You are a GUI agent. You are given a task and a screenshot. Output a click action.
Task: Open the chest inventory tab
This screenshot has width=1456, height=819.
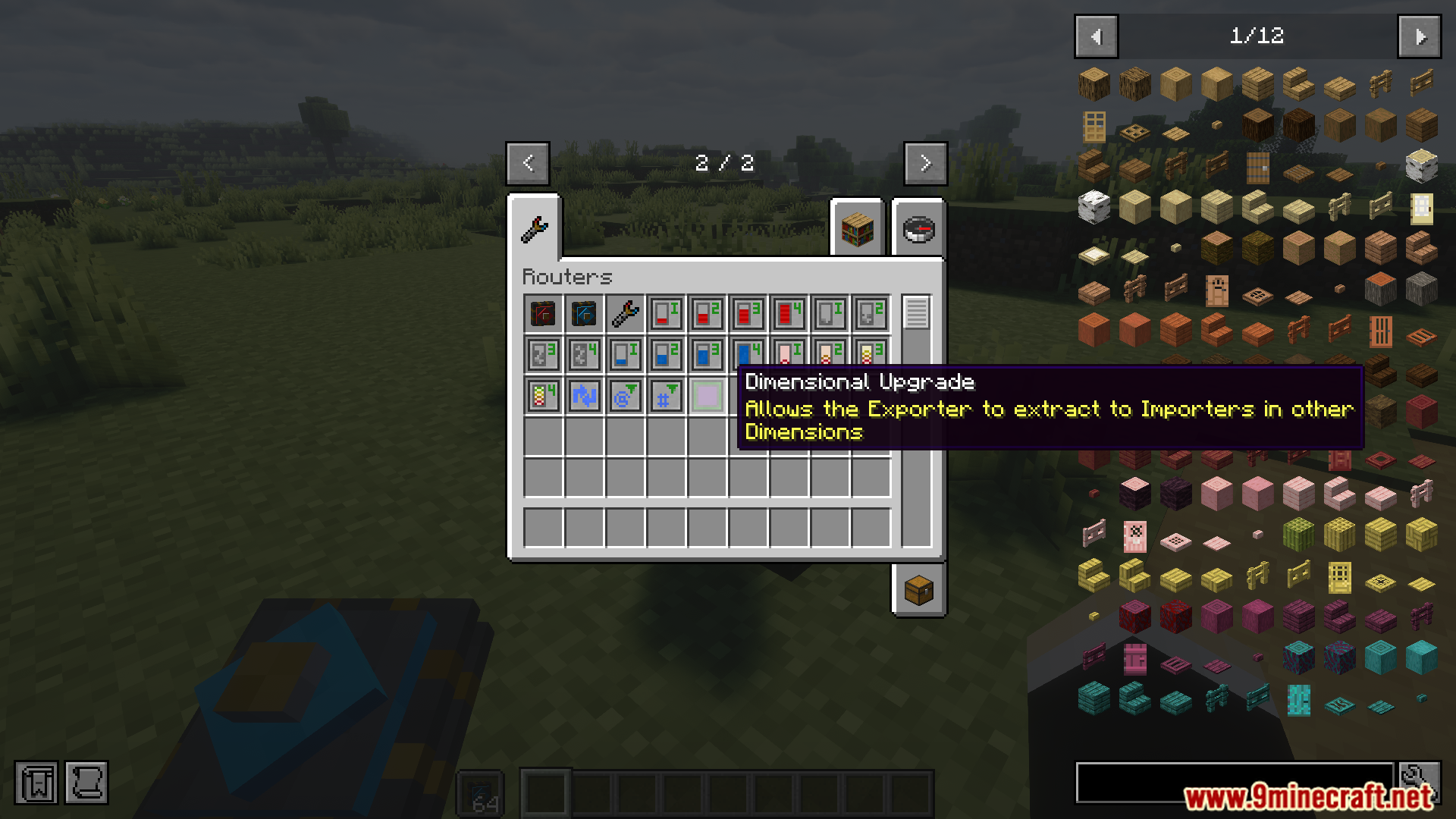(918, 591)
